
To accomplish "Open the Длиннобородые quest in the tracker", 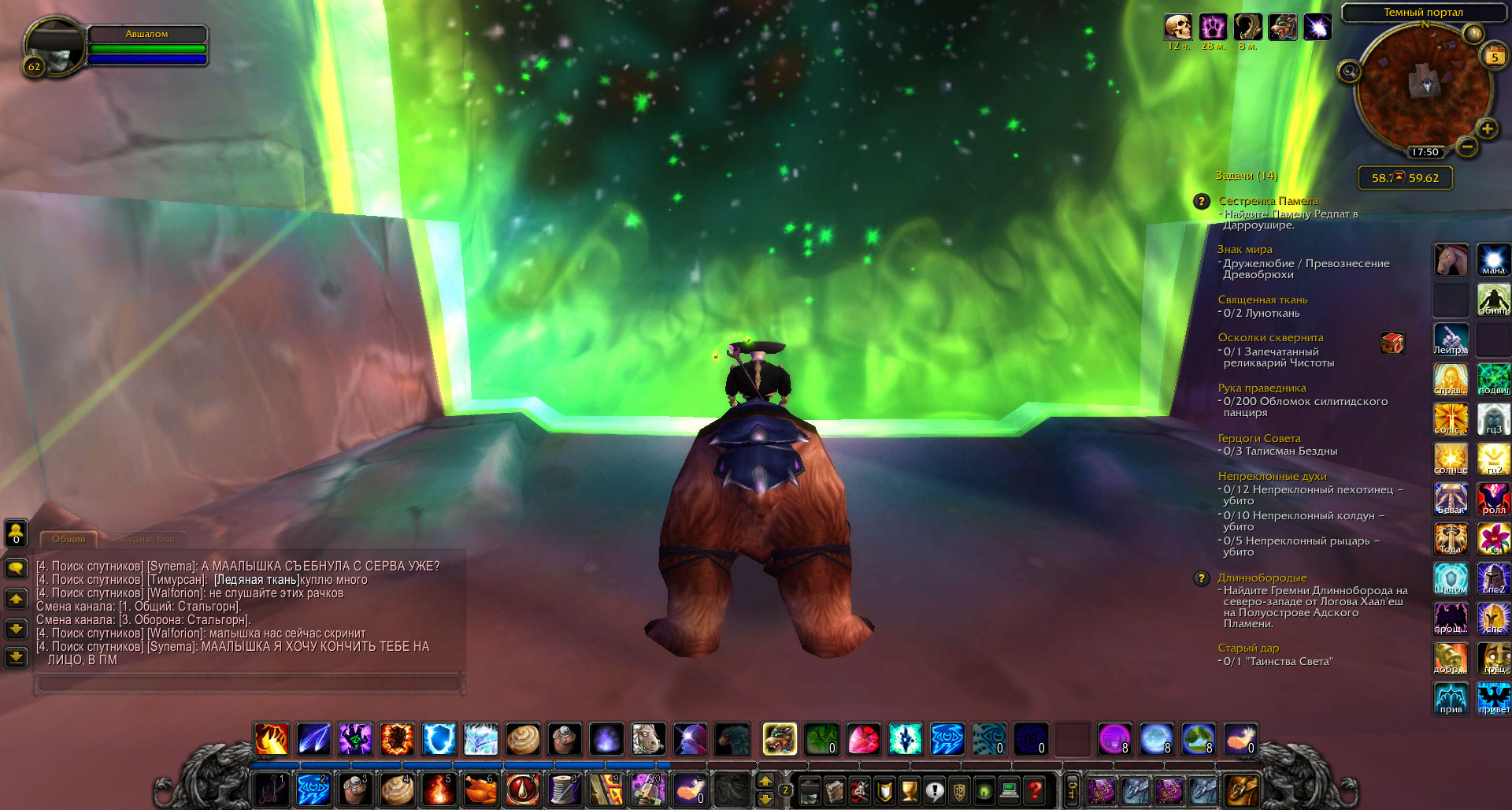I will (1262, 578).
